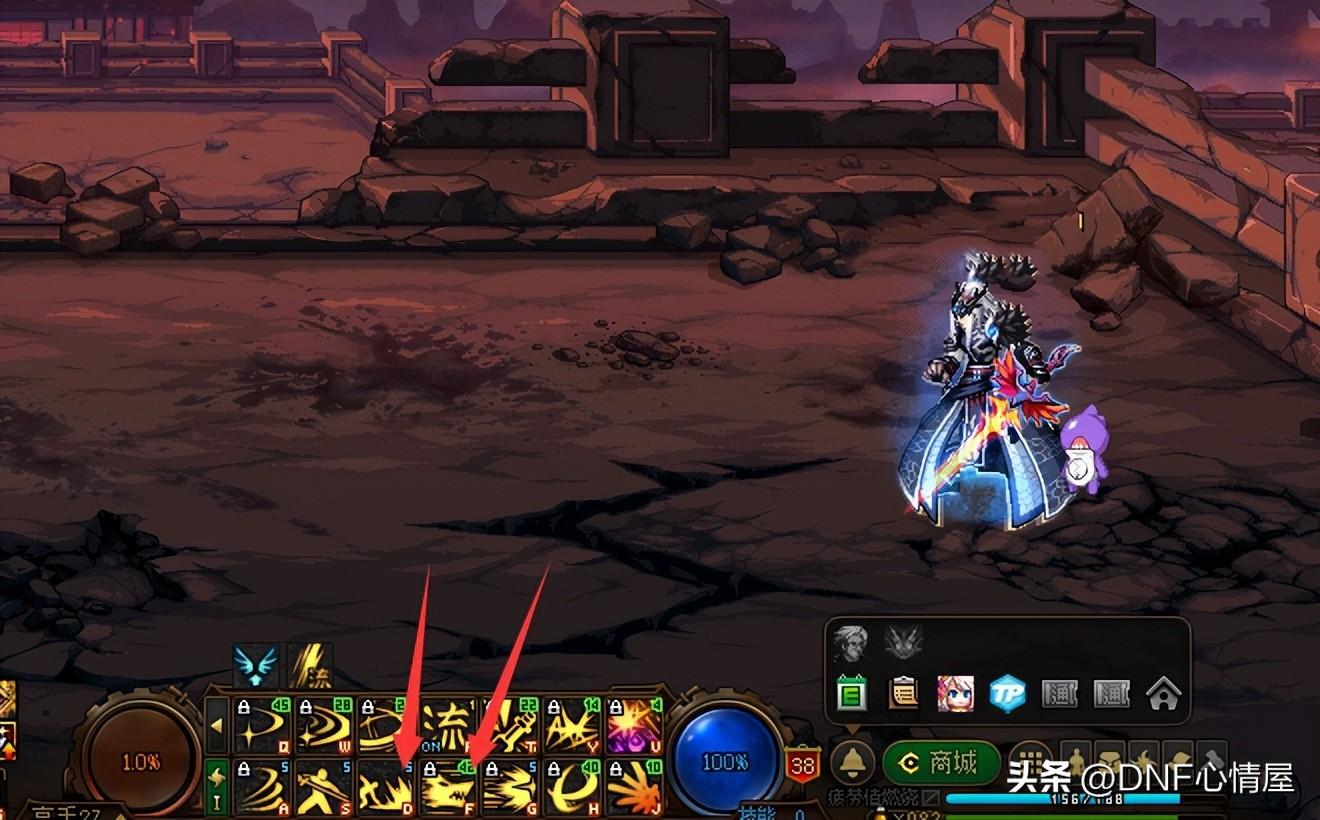This screenshot has height=820, width=1320.
Task: Activate the skill on the W slot
Action: (324, 725)
